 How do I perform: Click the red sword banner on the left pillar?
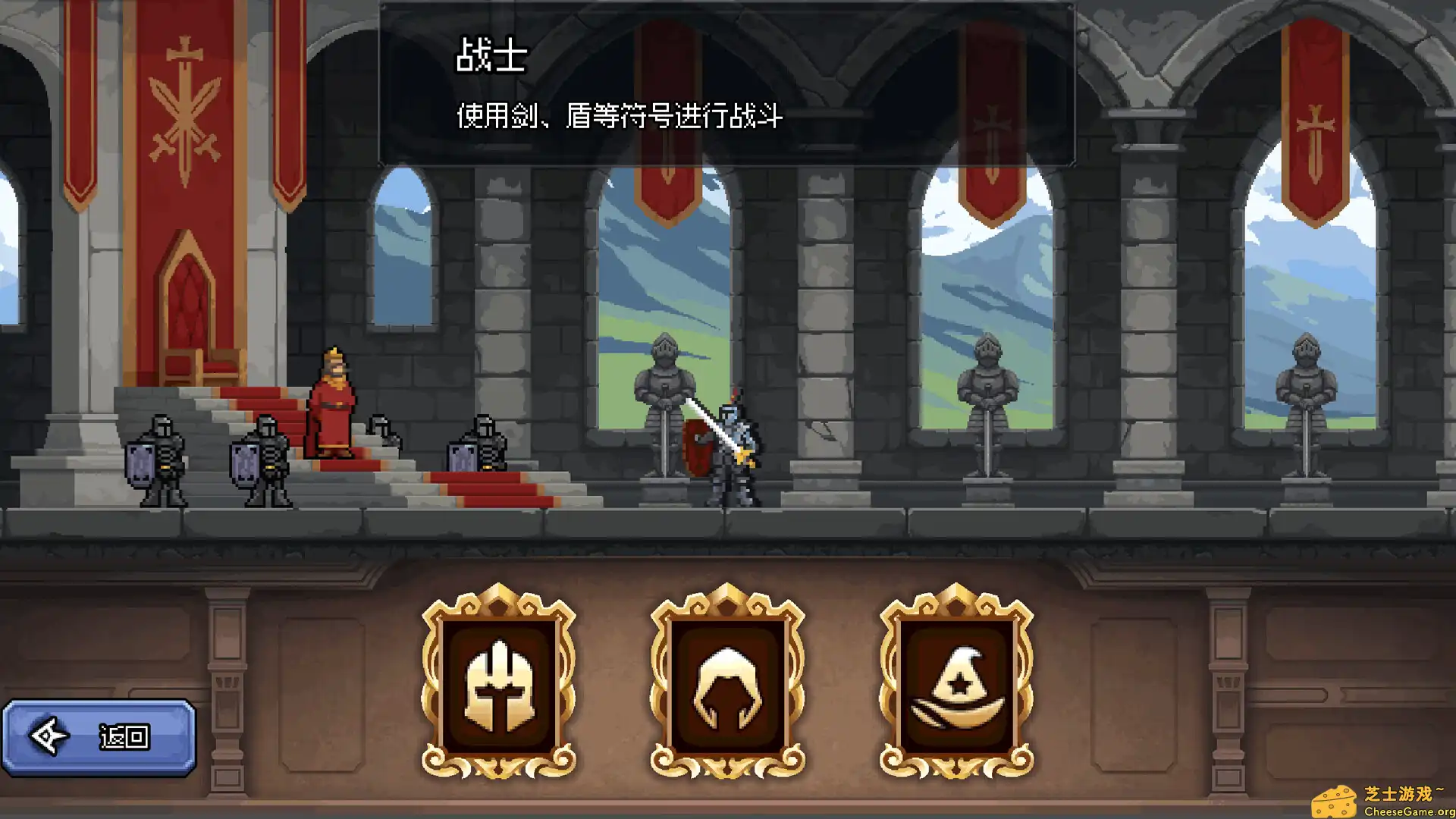(x=184, y=106)
